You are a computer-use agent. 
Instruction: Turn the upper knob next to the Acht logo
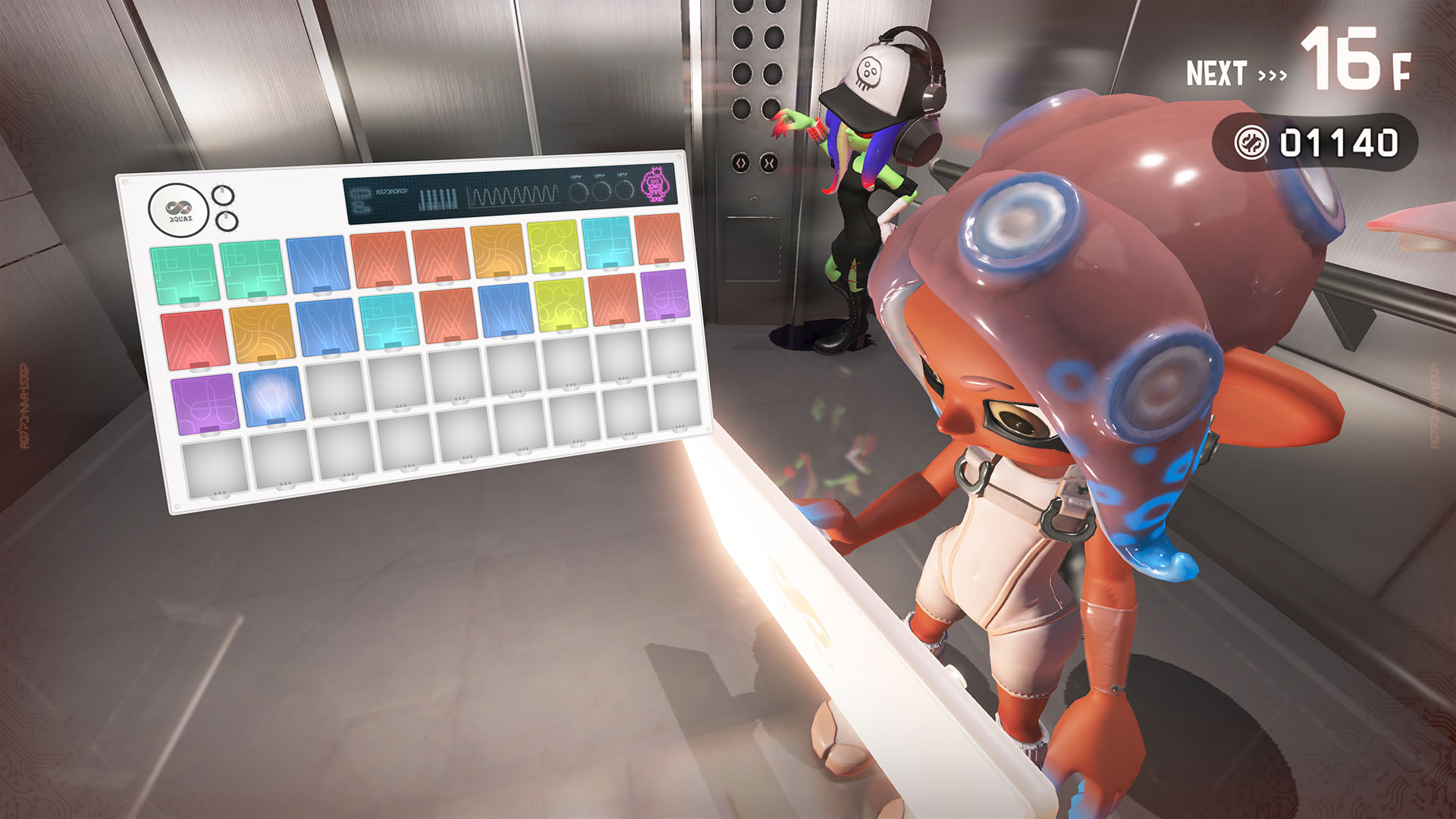coord(224,195)
